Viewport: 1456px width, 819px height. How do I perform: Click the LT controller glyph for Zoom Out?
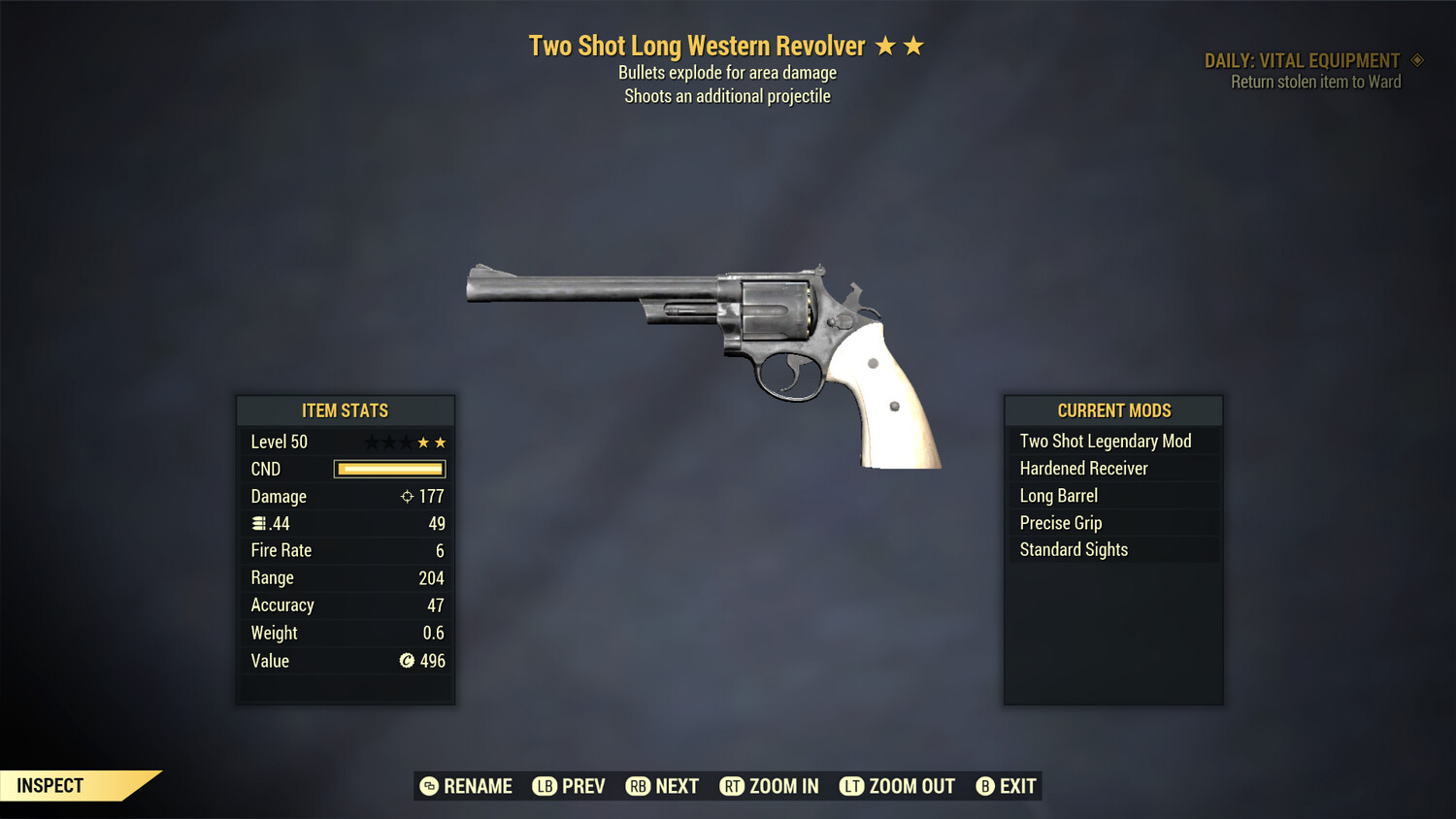[x=851, y=786]
